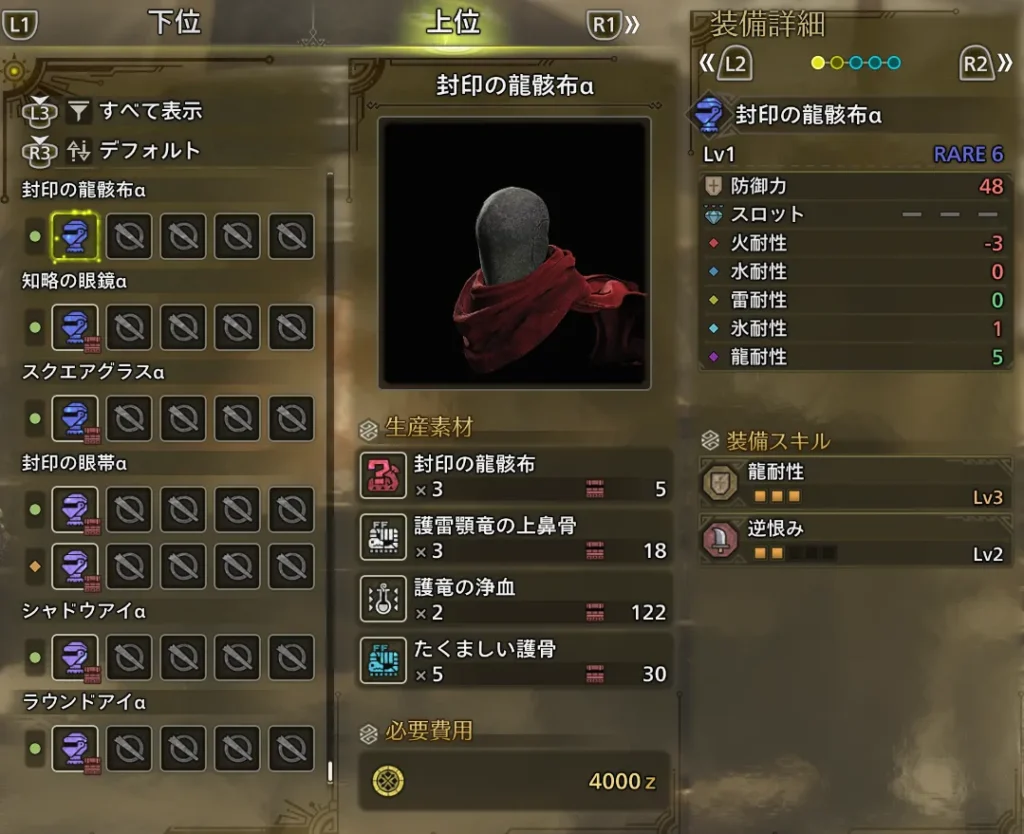Screen dimensions: 1024x834
Task: Select the 護雷顎竜の上鼻骨 material row
Action: [515, 538]
